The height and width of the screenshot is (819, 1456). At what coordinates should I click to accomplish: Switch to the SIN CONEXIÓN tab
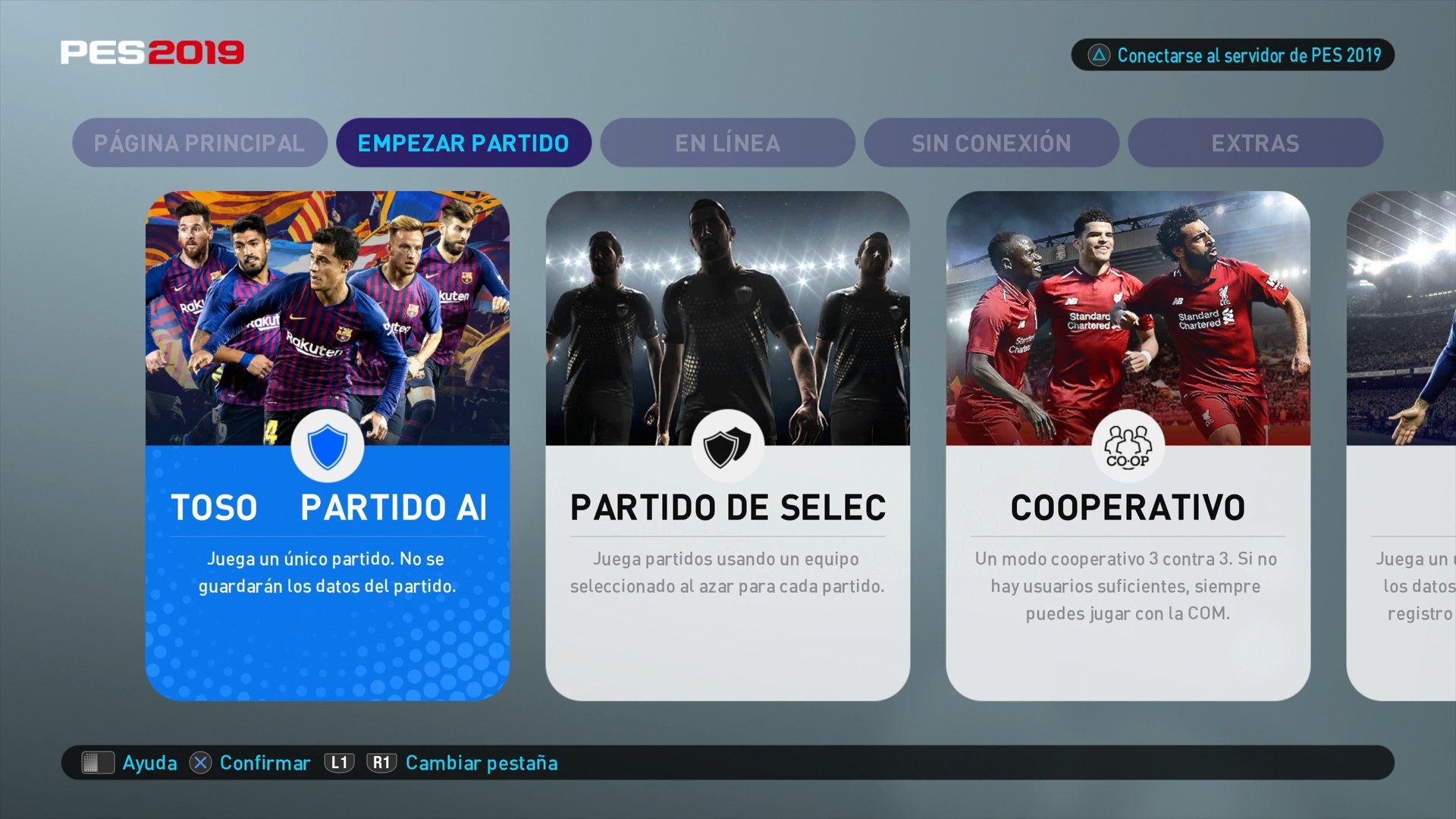pos(991,143)
